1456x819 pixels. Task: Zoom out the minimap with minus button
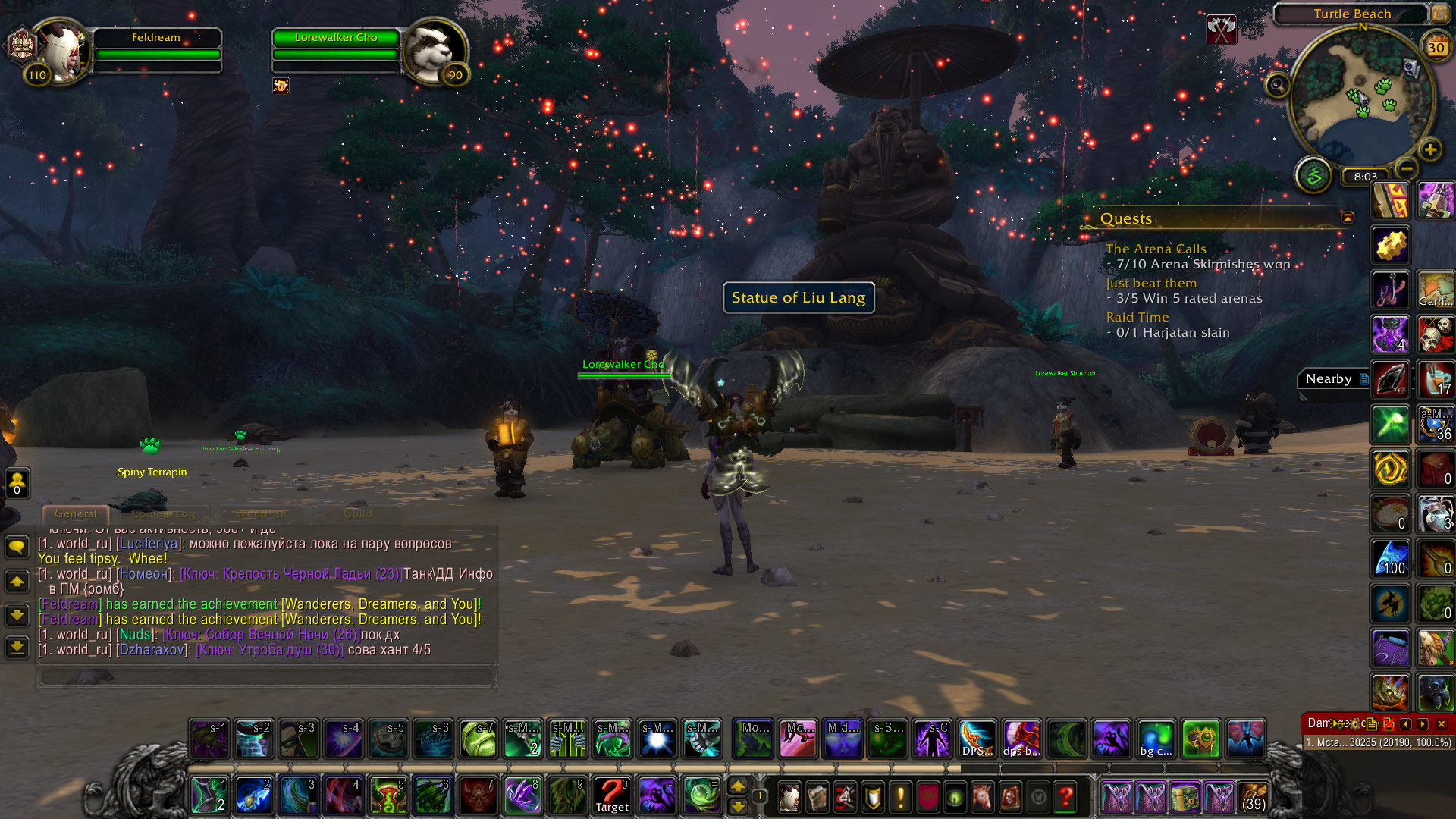(1407, 168)
